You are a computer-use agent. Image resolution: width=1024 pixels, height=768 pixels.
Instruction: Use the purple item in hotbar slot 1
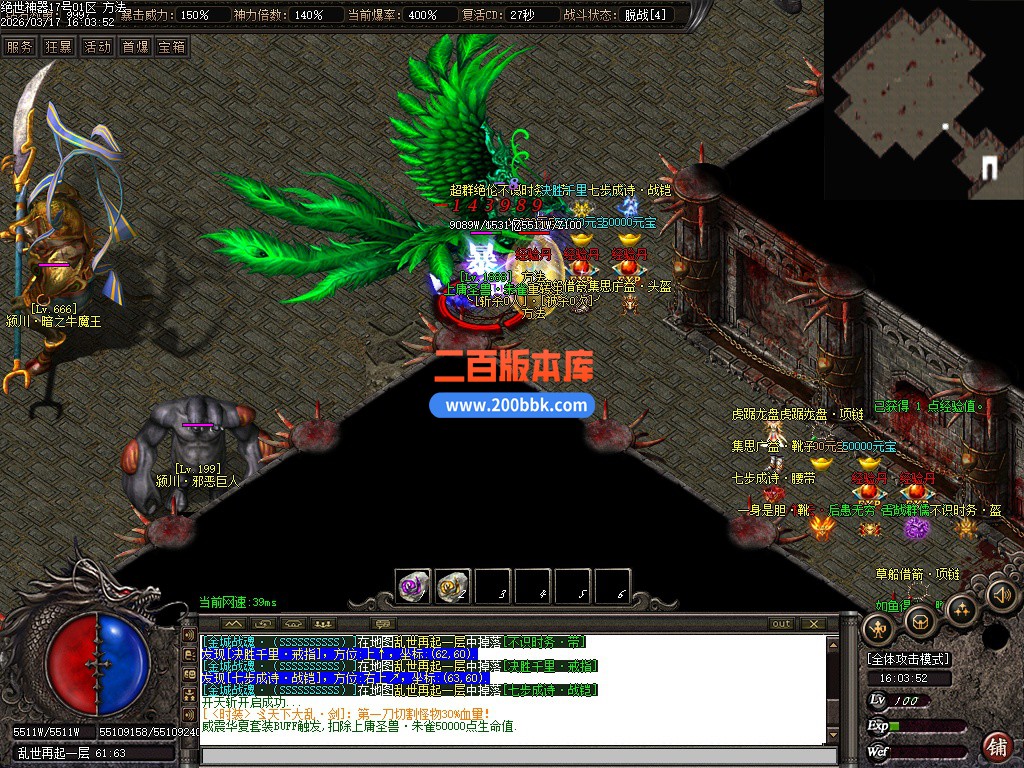(413, 585)
